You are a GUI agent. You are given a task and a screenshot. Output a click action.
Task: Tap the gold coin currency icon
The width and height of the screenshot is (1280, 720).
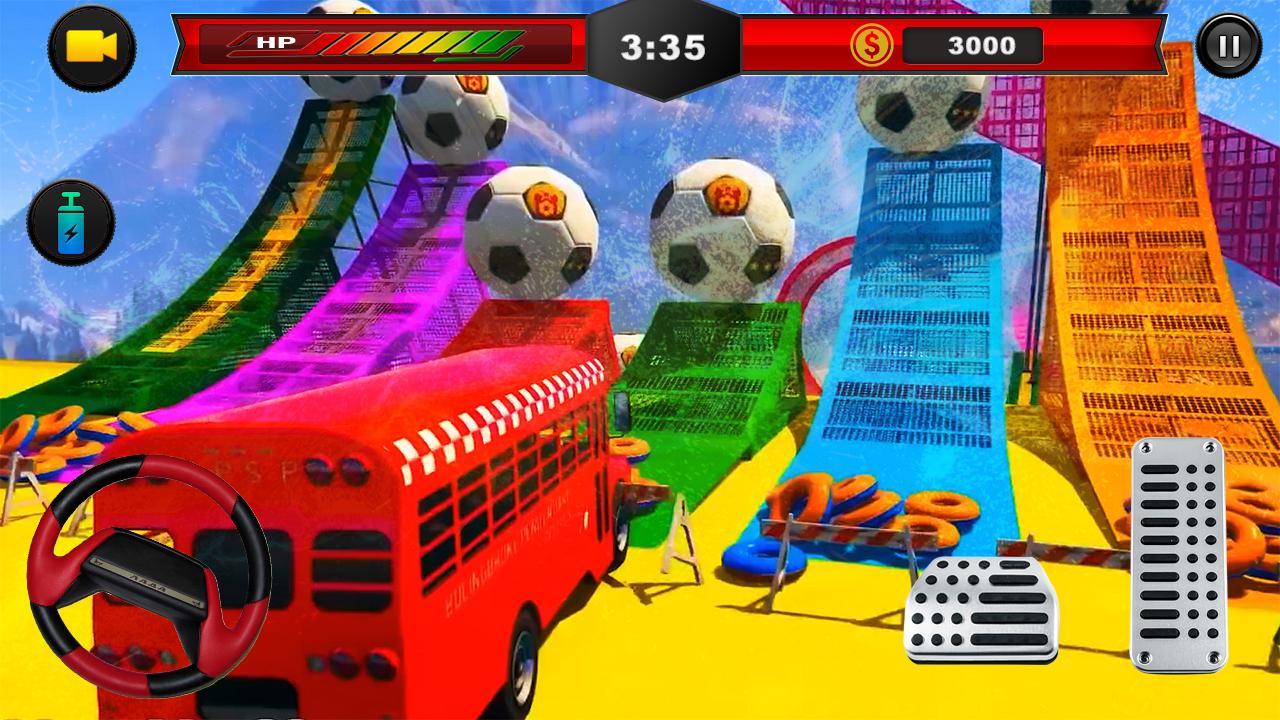tap(870, 45)
